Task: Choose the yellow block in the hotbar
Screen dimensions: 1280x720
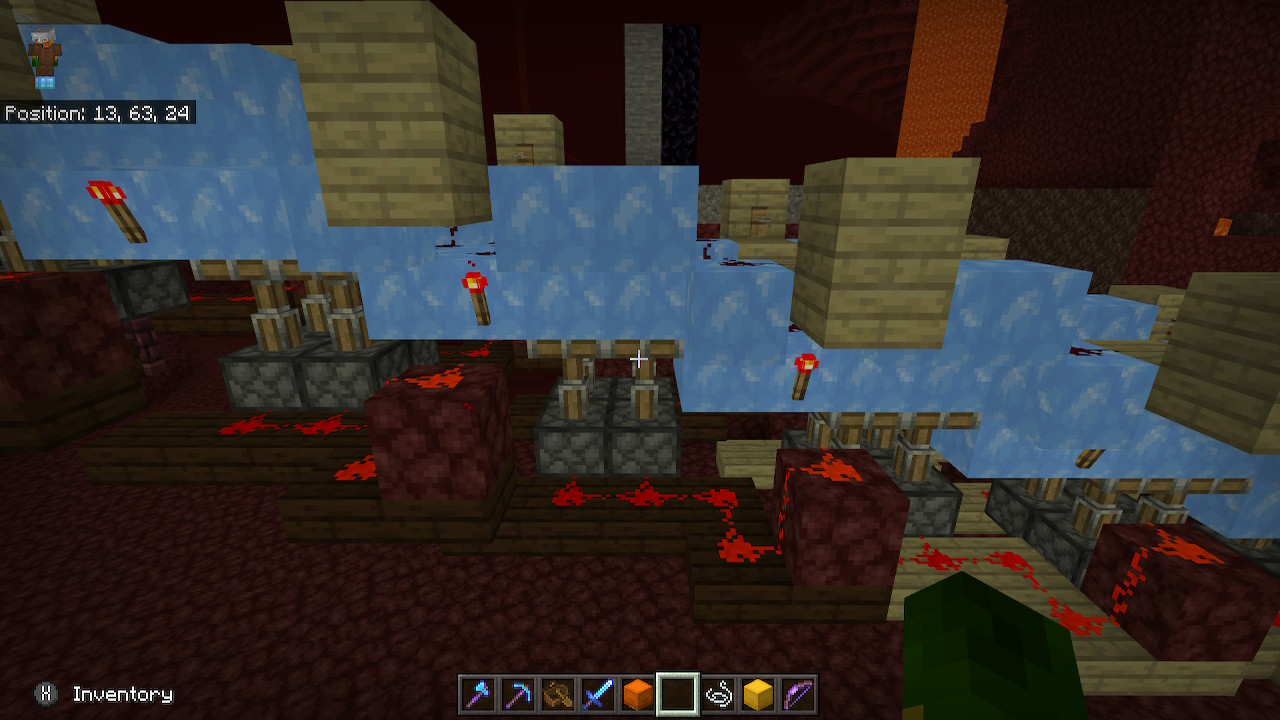Action: pos(758,694)
